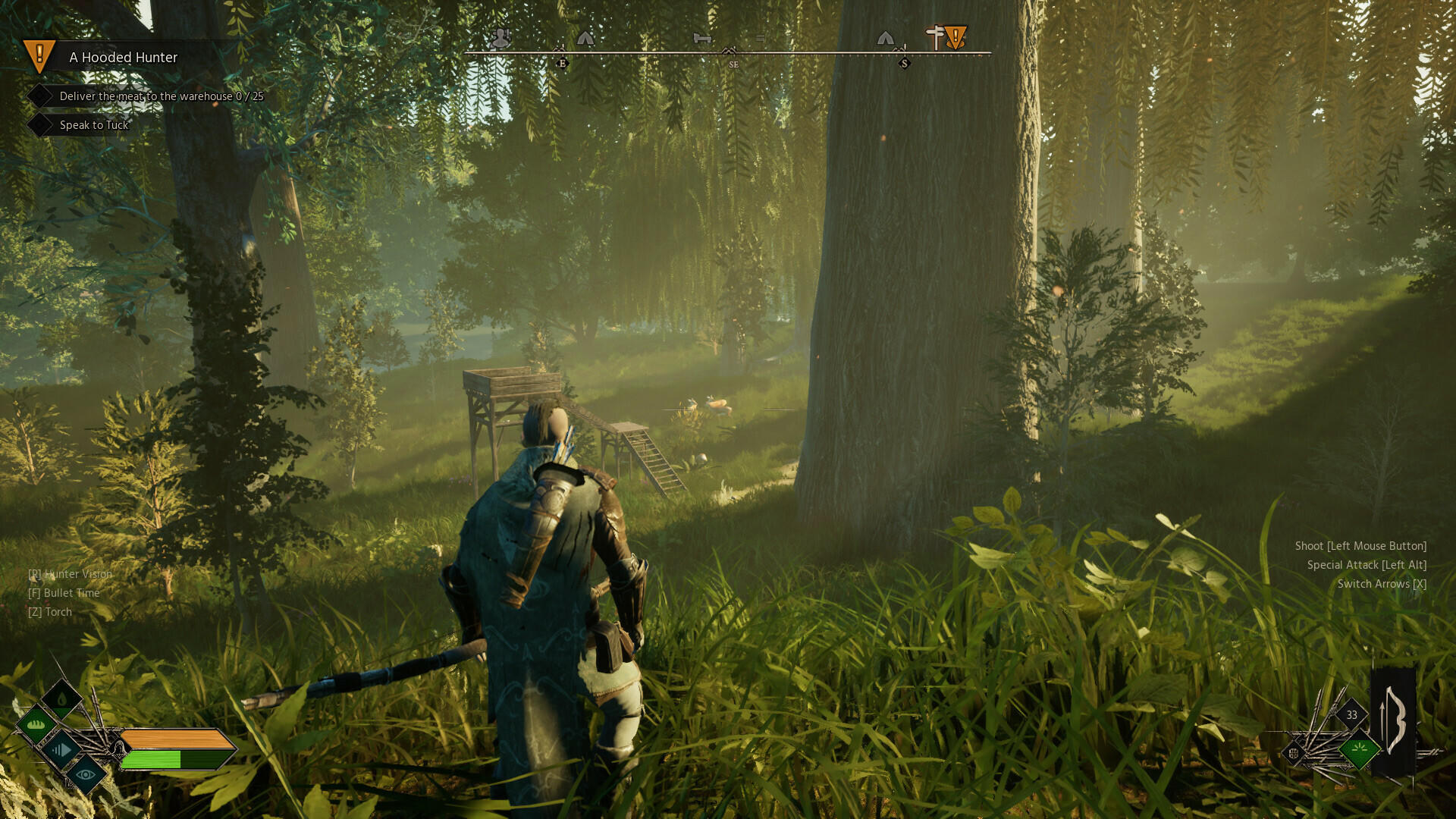Click the green health bar
This screenshot has width=1456, height=819.
[159, 760]
